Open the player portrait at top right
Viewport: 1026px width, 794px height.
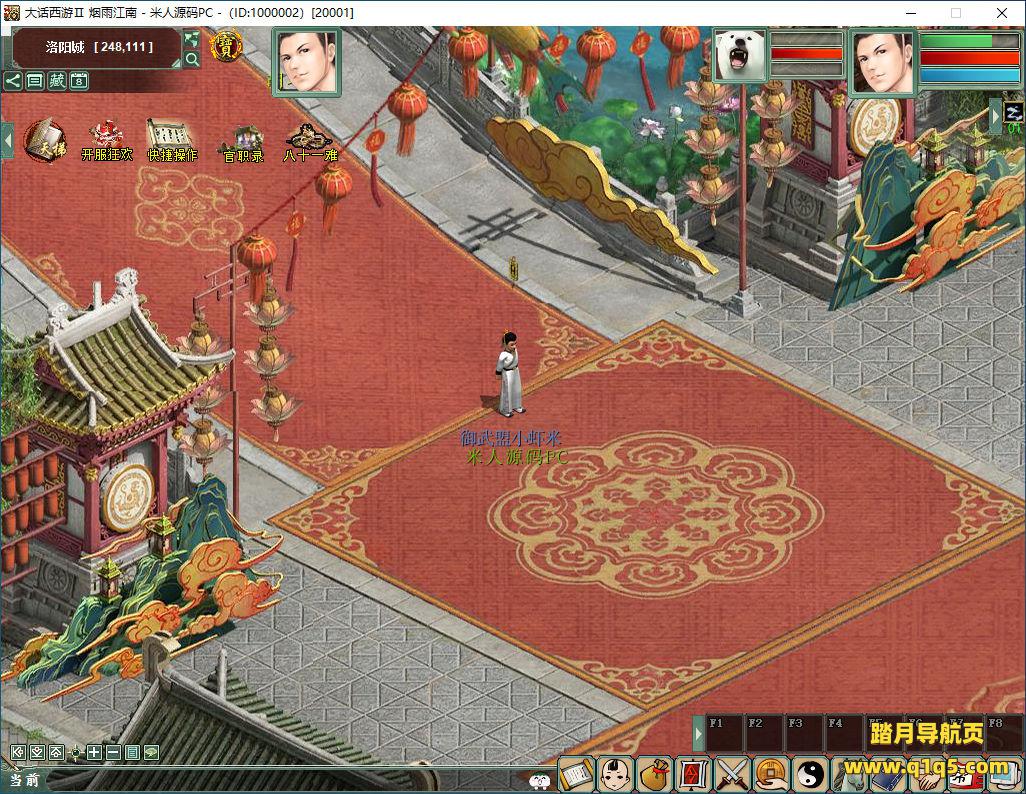(x=883, y=61)
